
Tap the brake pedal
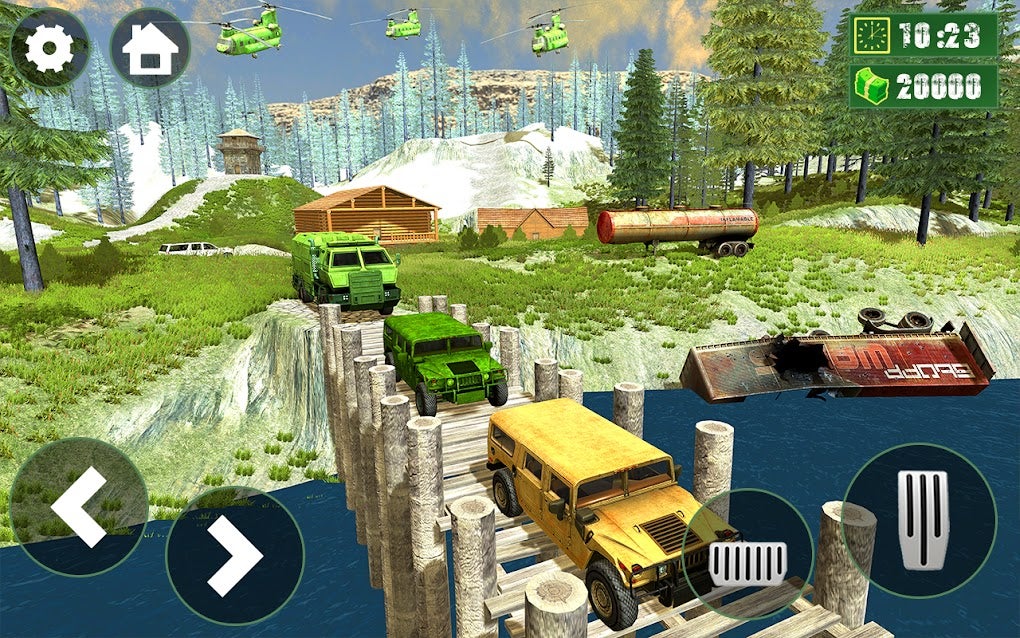click(x=747, y=557)
